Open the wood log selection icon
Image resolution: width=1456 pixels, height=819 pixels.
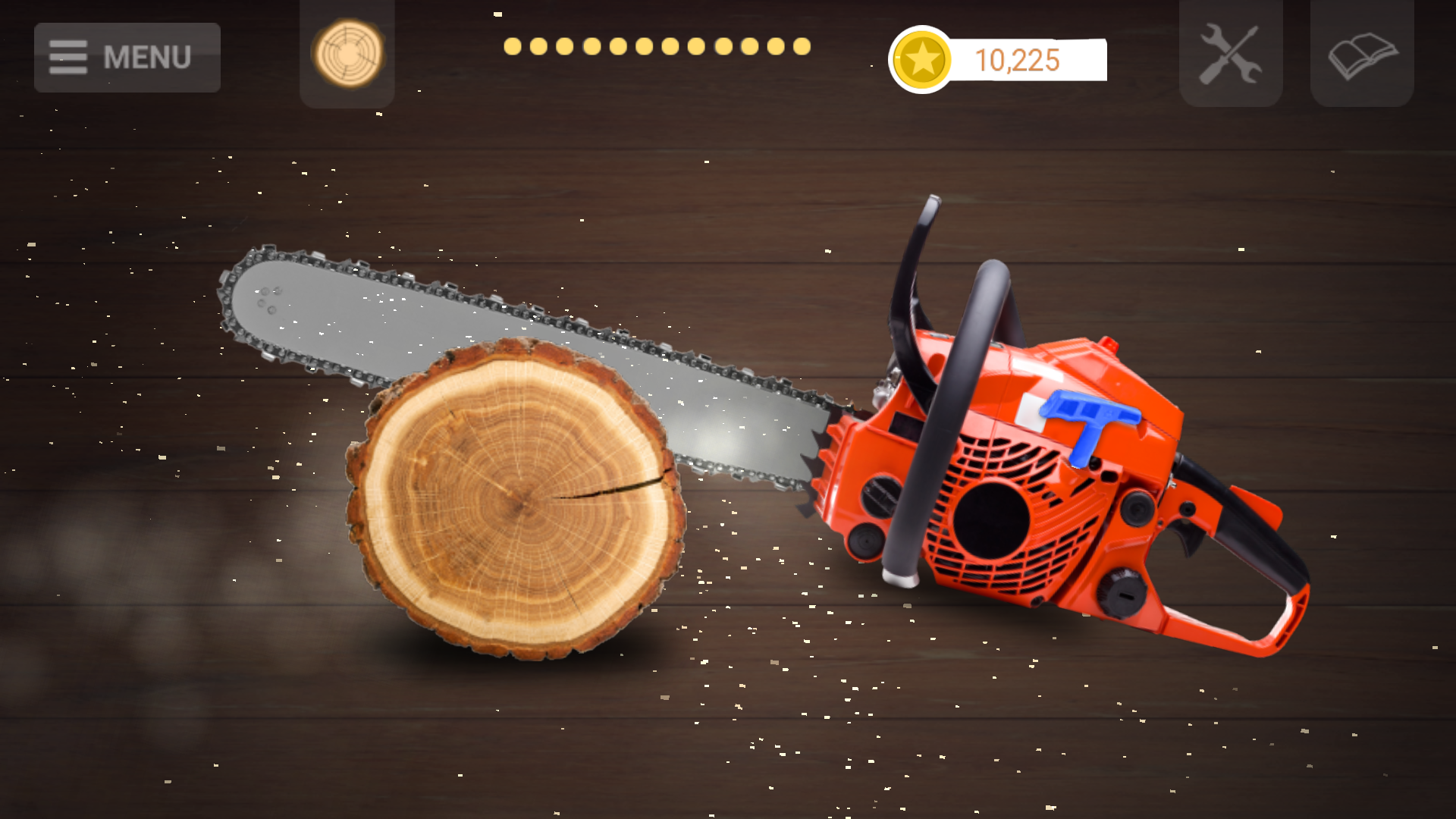(347, 55)
